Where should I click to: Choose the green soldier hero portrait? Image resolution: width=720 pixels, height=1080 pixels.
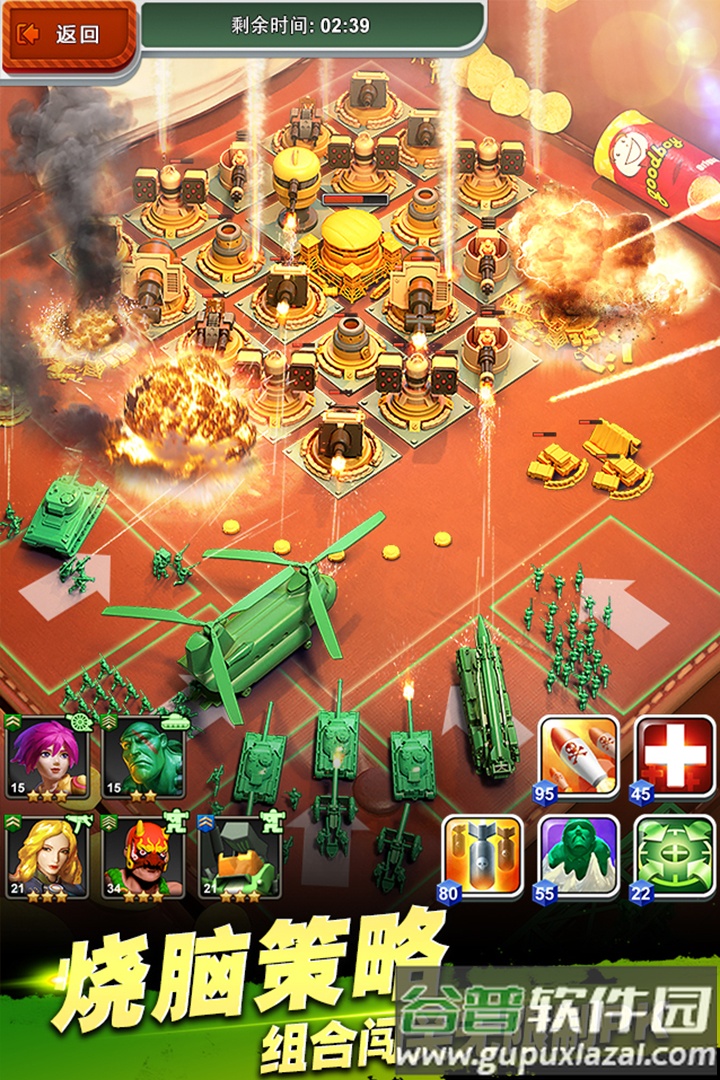(143, 758)
